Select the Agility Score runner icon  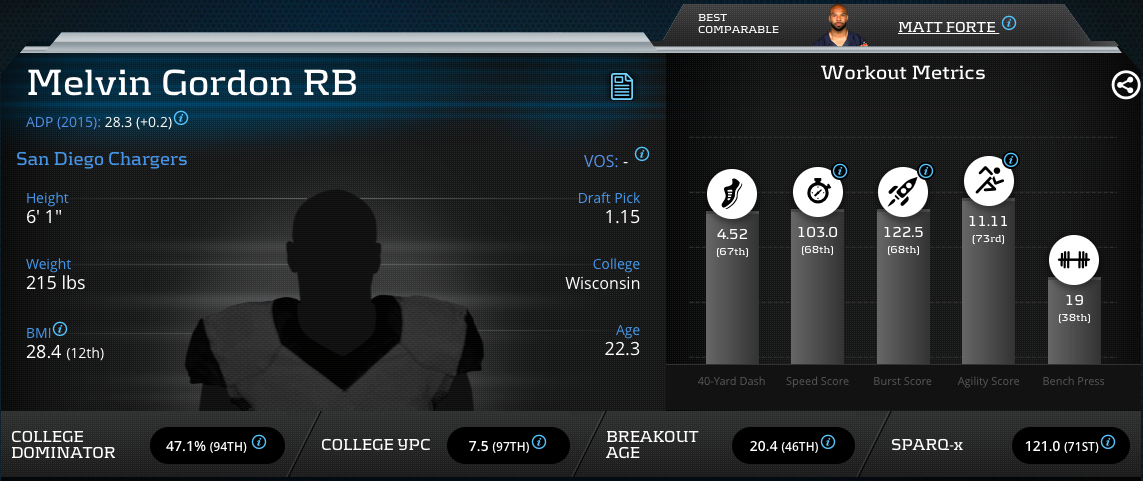pyautogui.click(x=988, y=182)
